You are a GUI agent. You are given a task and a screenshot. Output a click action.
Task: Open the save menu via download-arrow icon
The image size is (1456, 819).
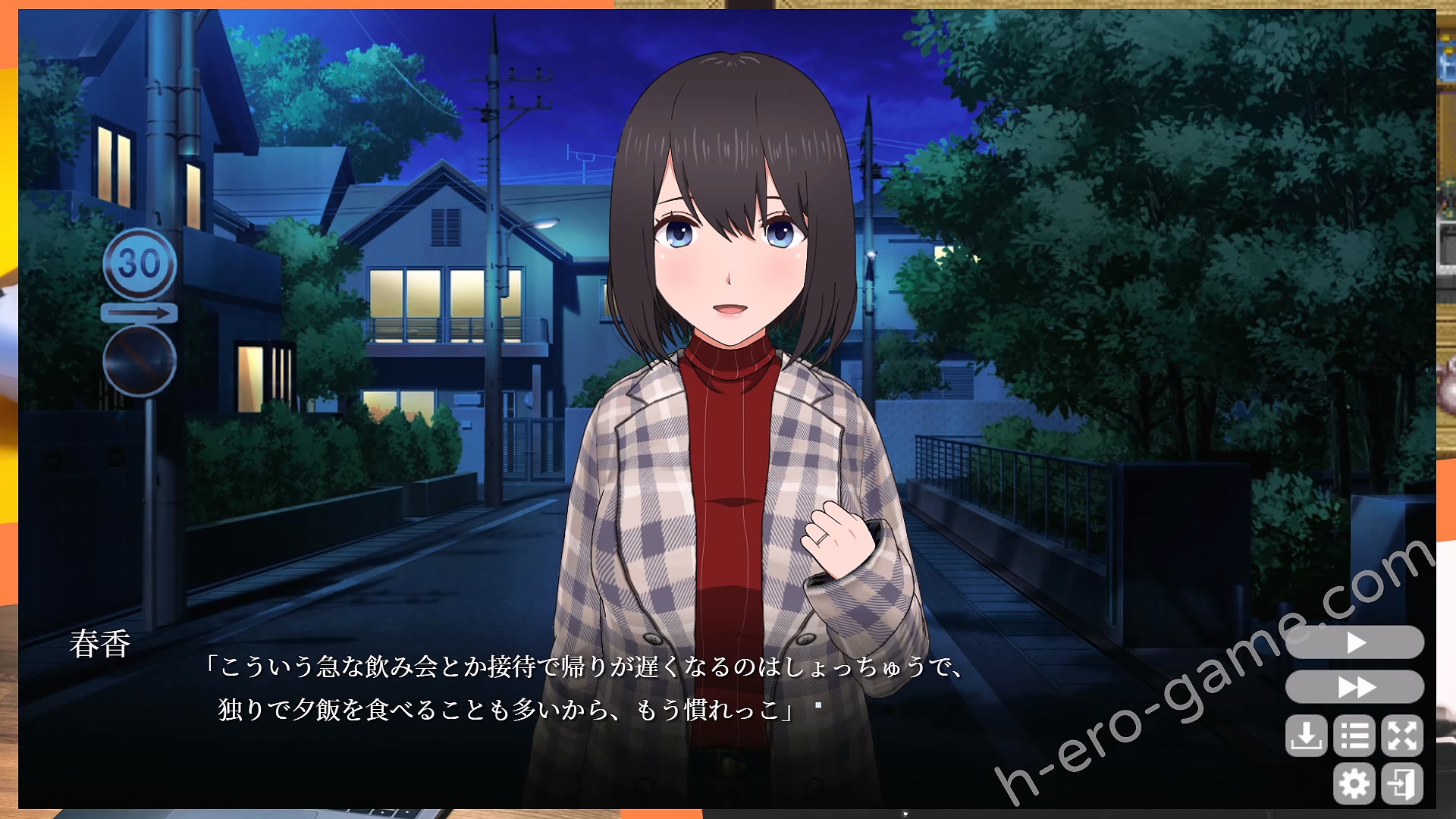tap(1306, 736)
